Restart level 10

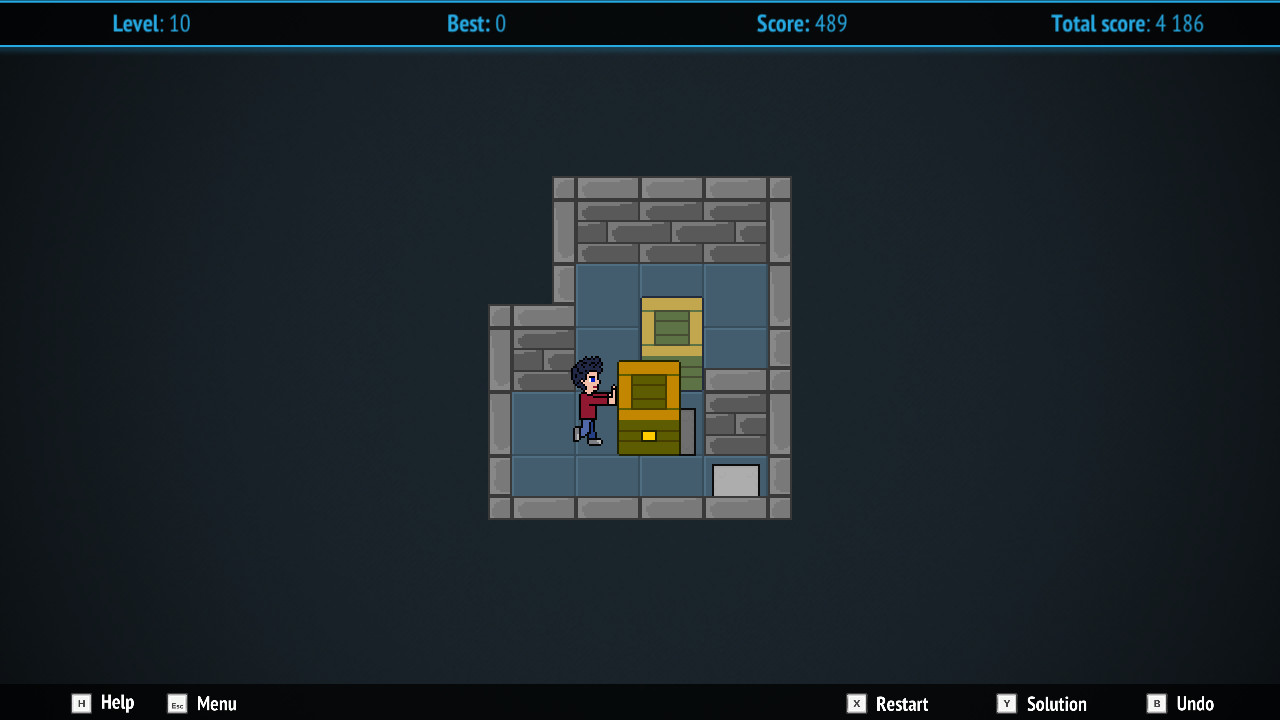click(x=899, y=703)
